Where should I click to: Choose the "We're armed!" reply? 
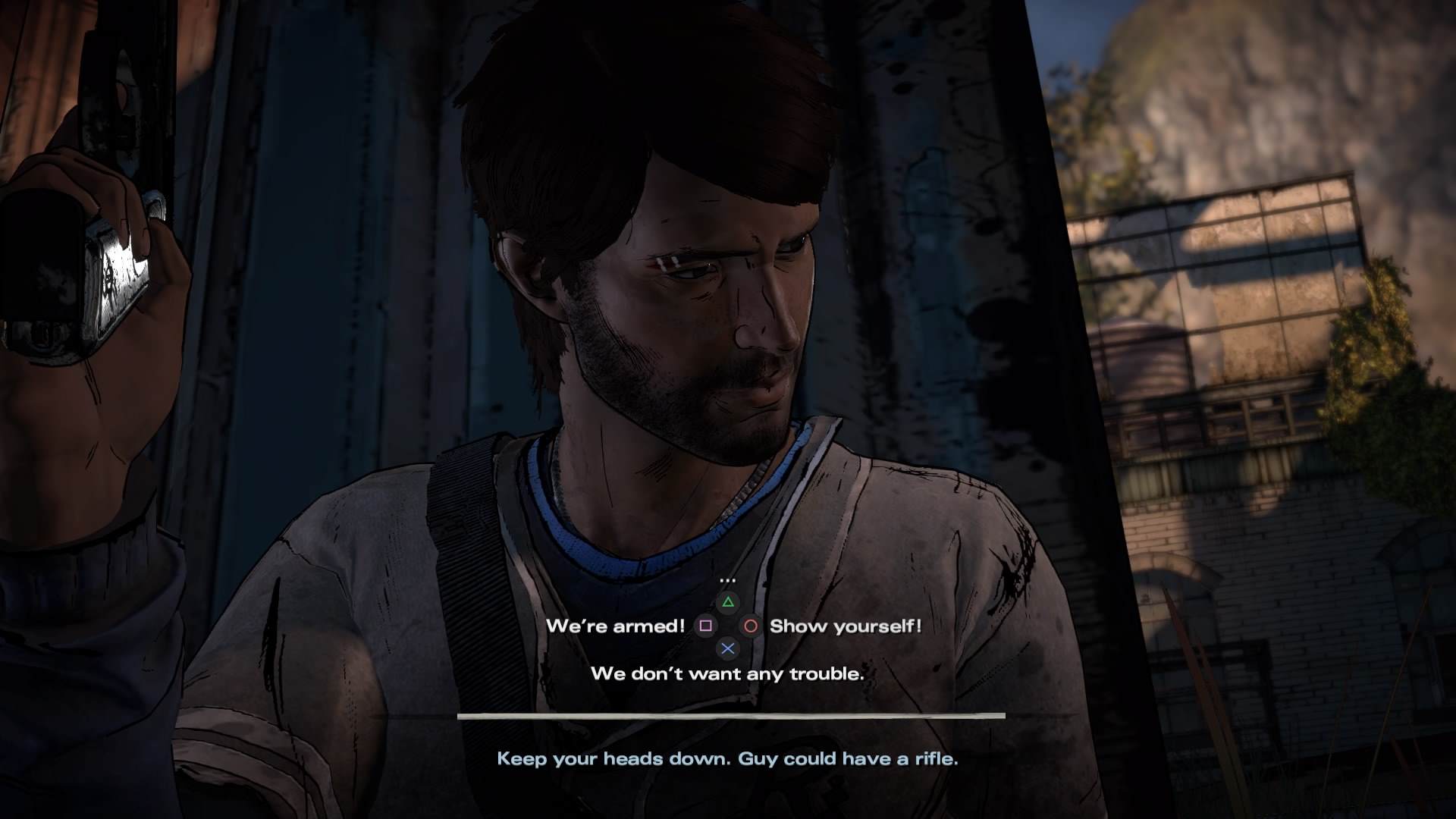pos(615,626)
